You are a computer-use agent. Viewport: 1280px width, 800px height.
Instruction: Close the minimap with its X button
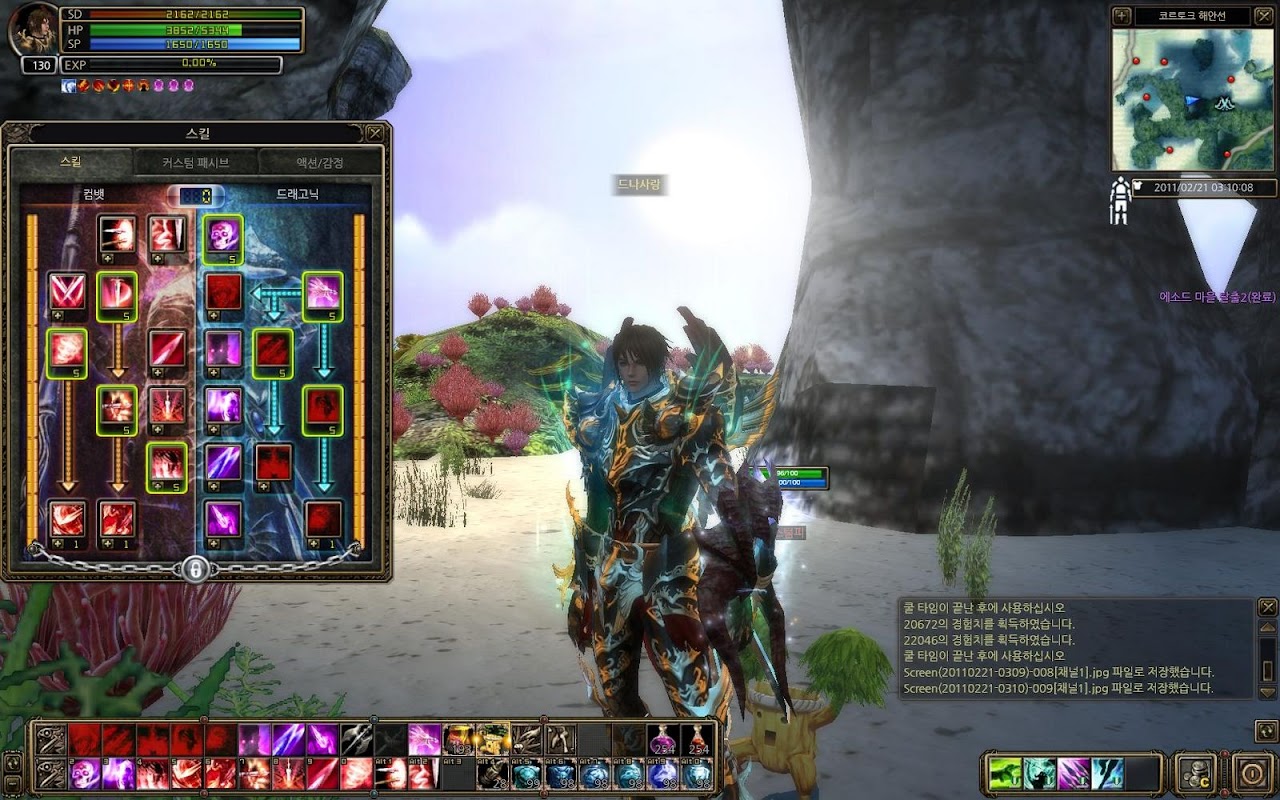click(1262, 16)
